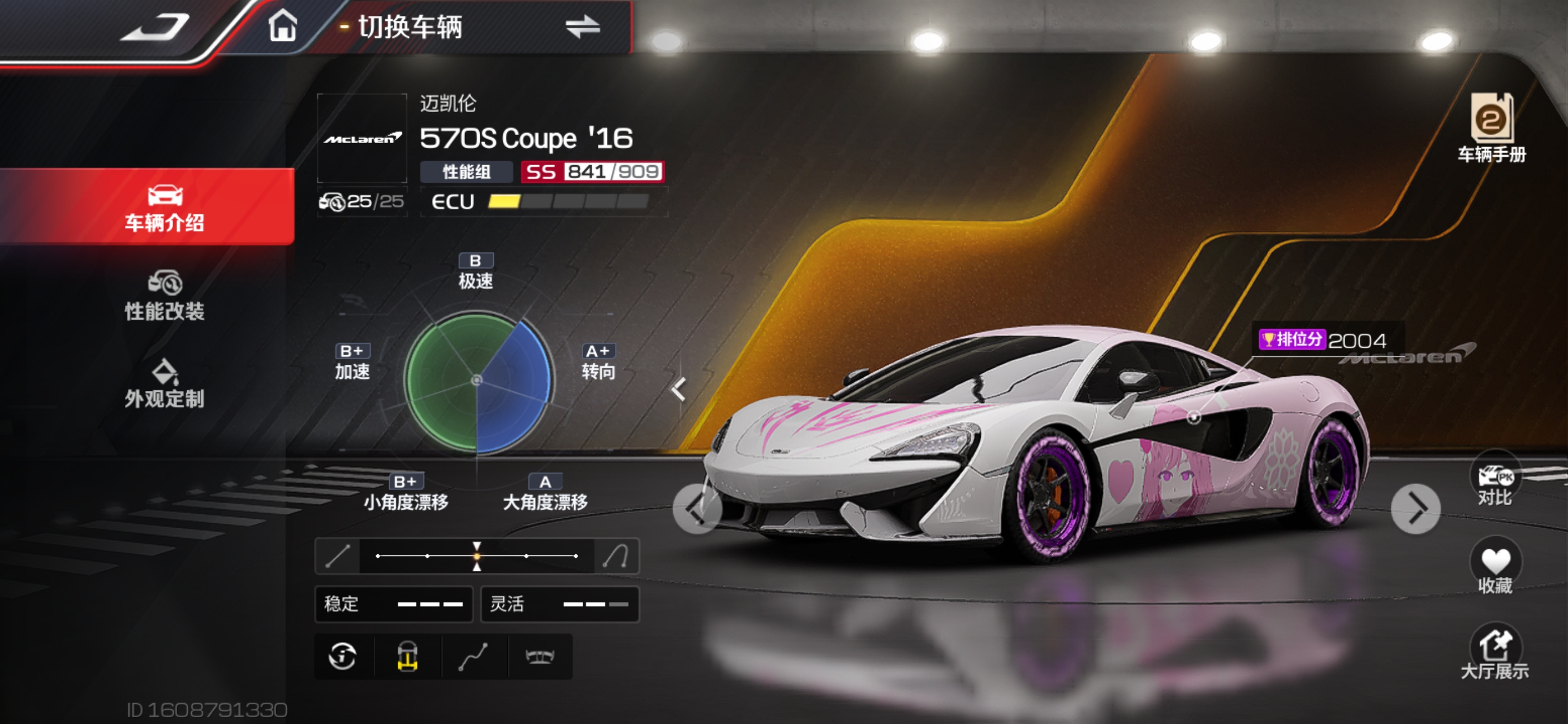Image resolution: width=1568 pixels, height=724 pixels.
Task: Show the previous car with left arrow
Action: coord(697,509)
